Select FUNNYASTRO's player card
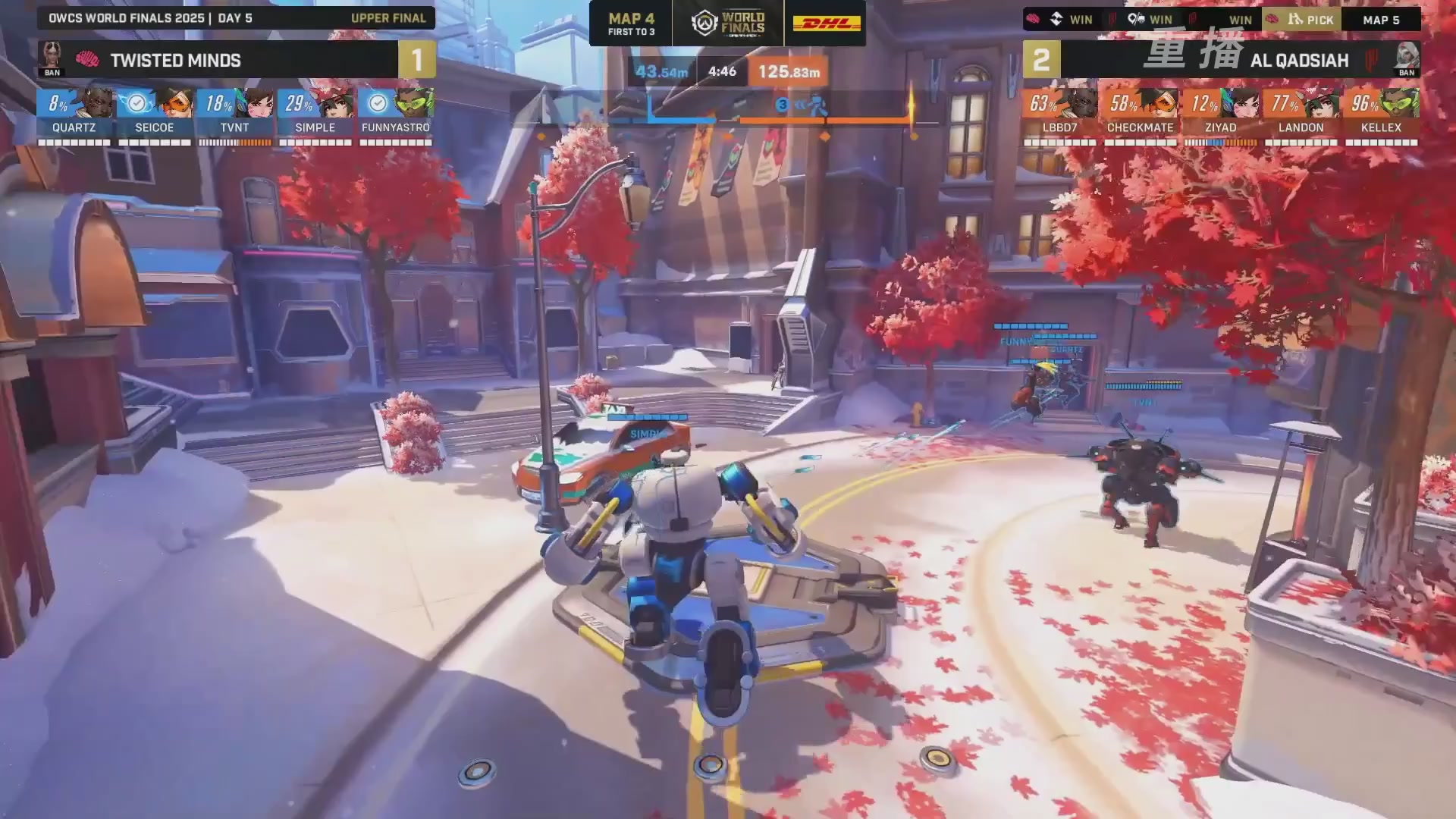The height and width of the screenshot is (819, 1456). 396,114
